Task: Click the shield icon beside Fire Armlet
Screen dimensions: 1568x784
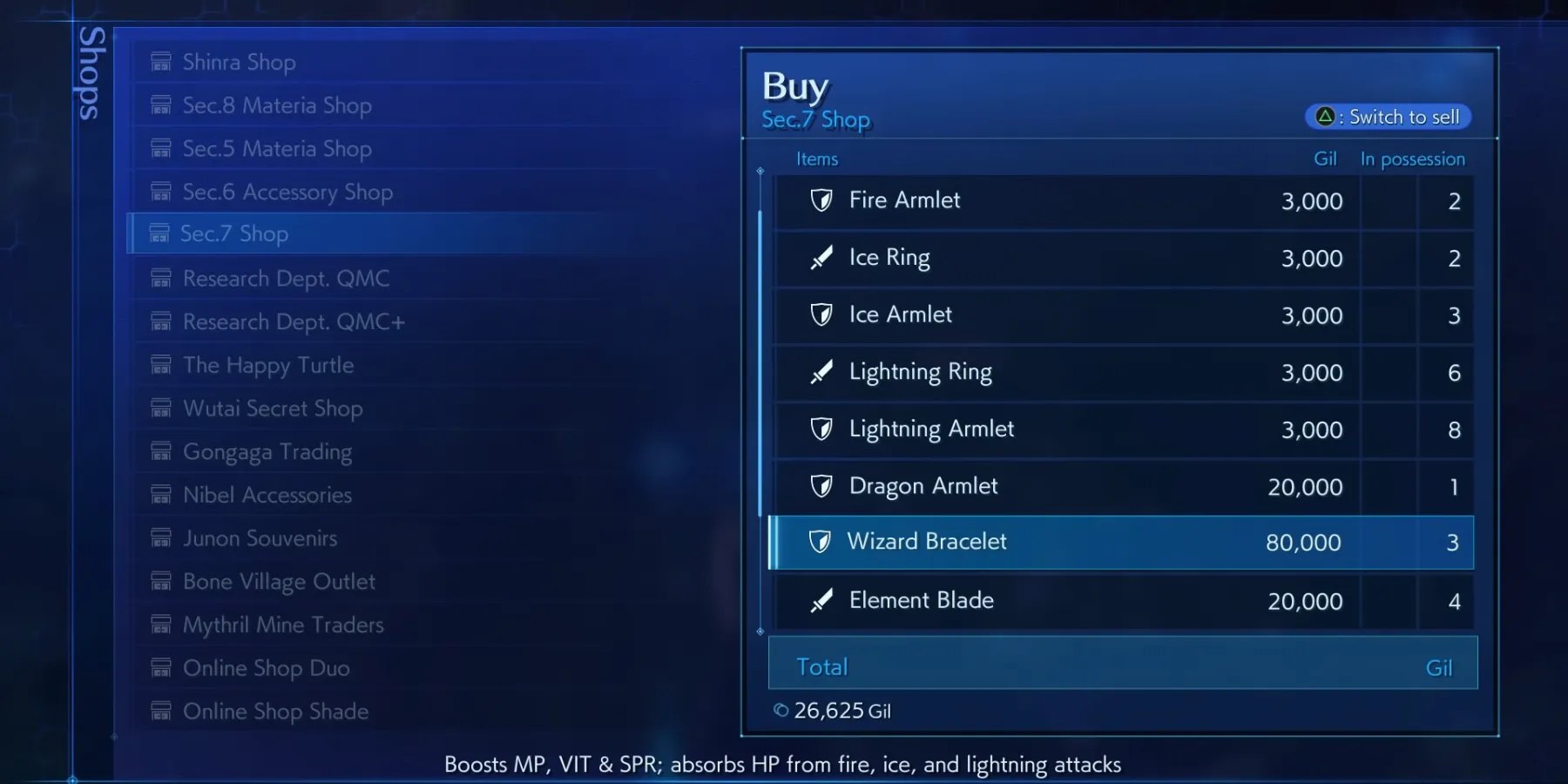Action: pyautogui.click(x=821, y=200)
